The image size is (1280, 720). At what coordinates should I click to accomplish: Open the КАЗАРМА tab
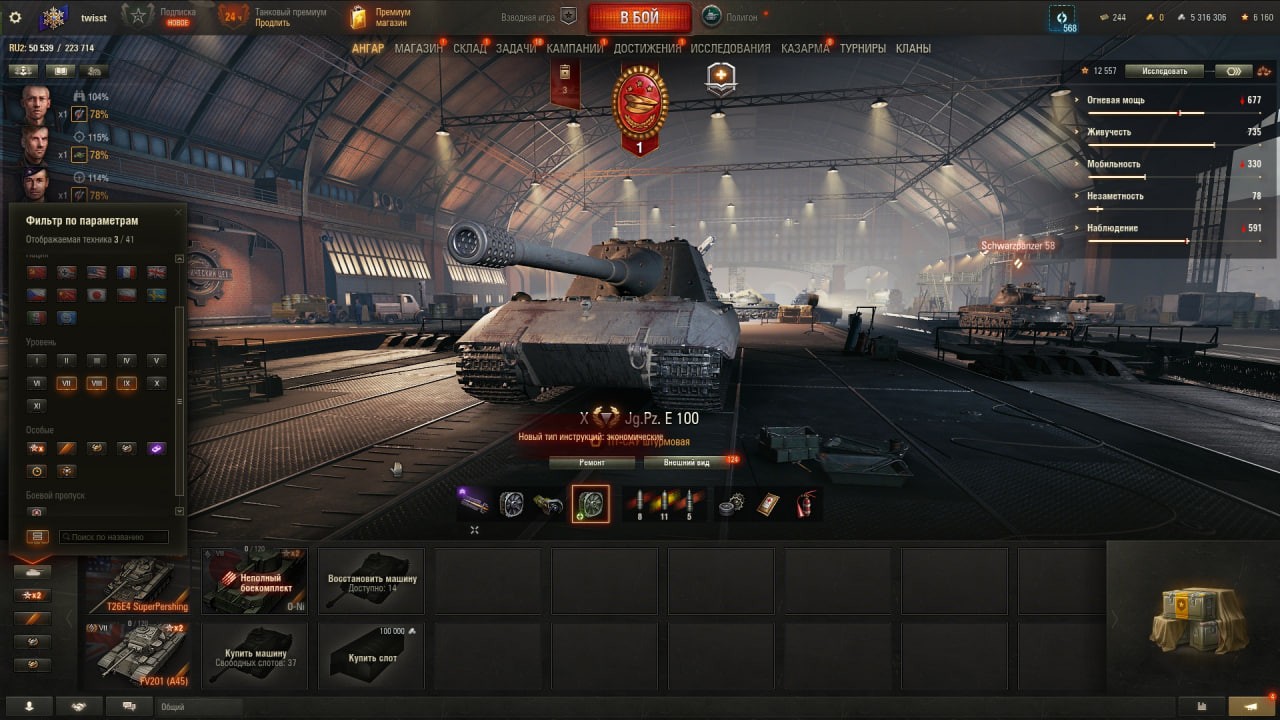pos(805,48)
